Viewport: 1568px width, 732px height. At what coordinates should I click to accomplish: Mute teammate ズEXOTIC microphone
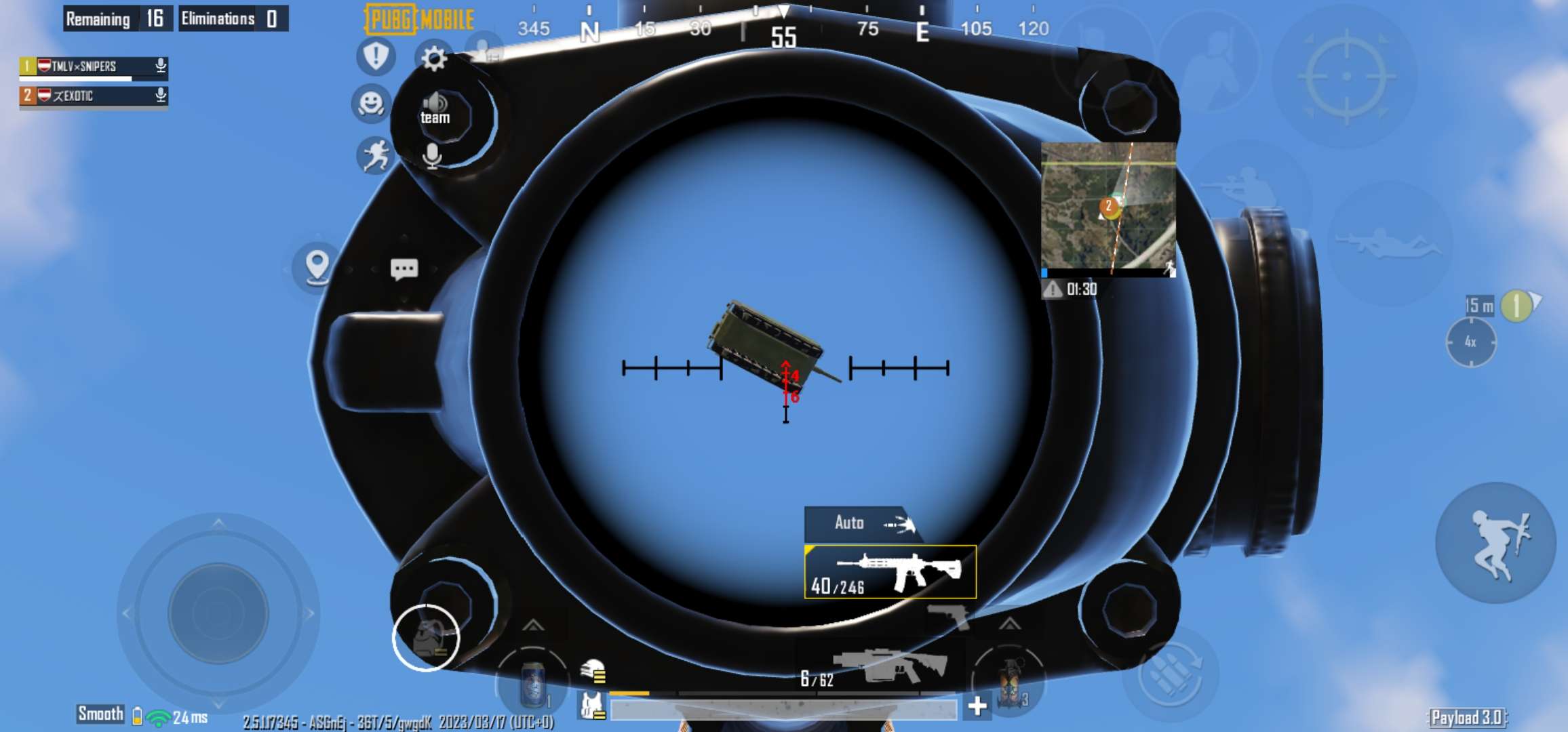[160, 96]
